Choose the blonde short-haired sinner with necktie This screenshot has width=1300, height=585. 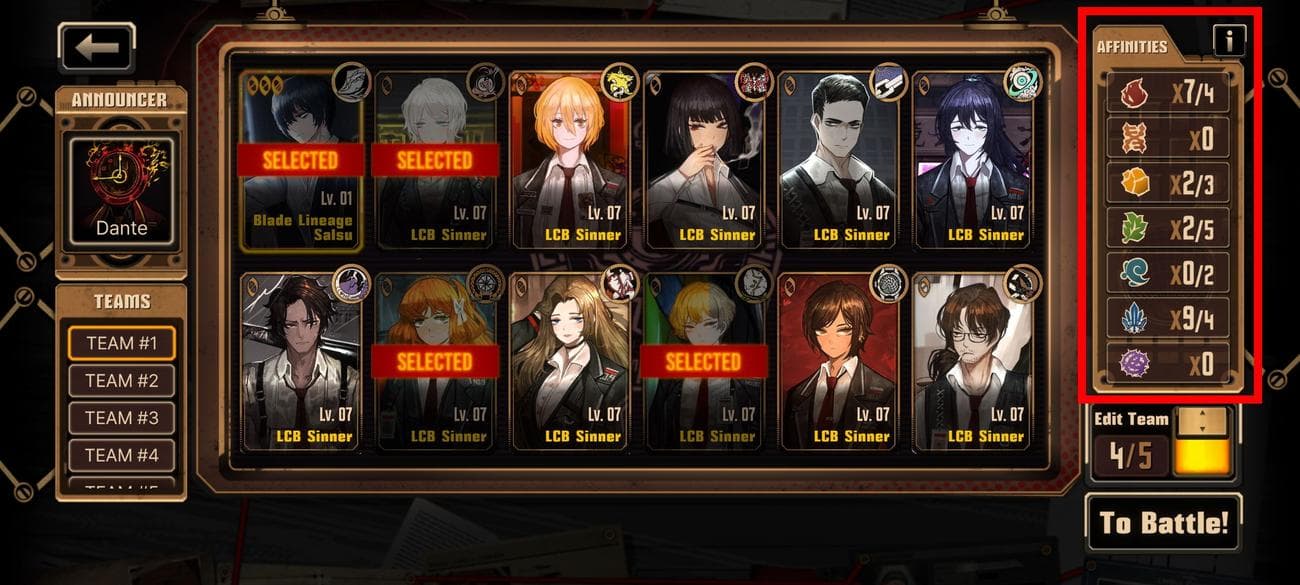pyautogui.click(x=569, y=160)
